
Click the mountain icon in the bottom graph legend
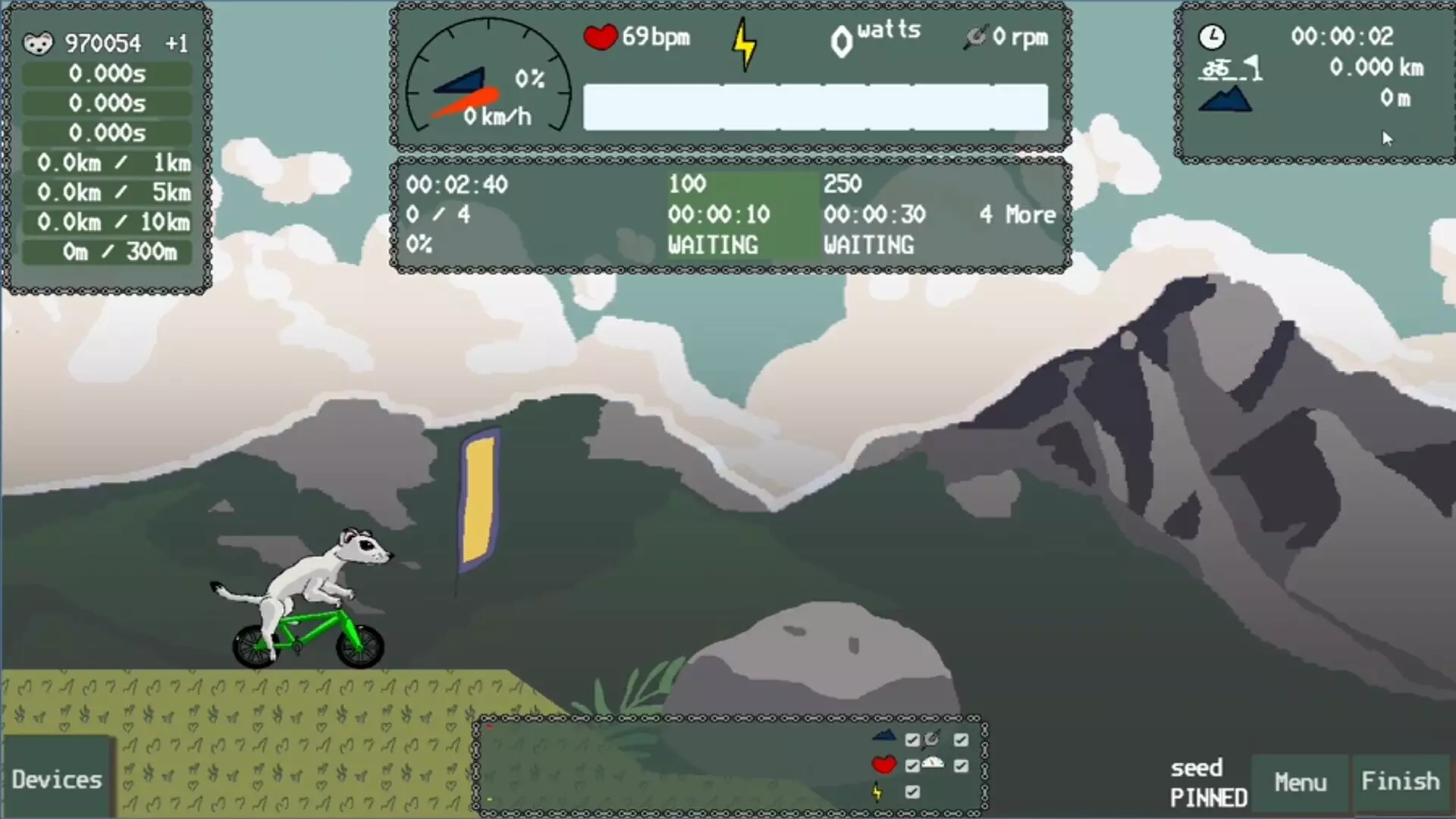point(883,737)
